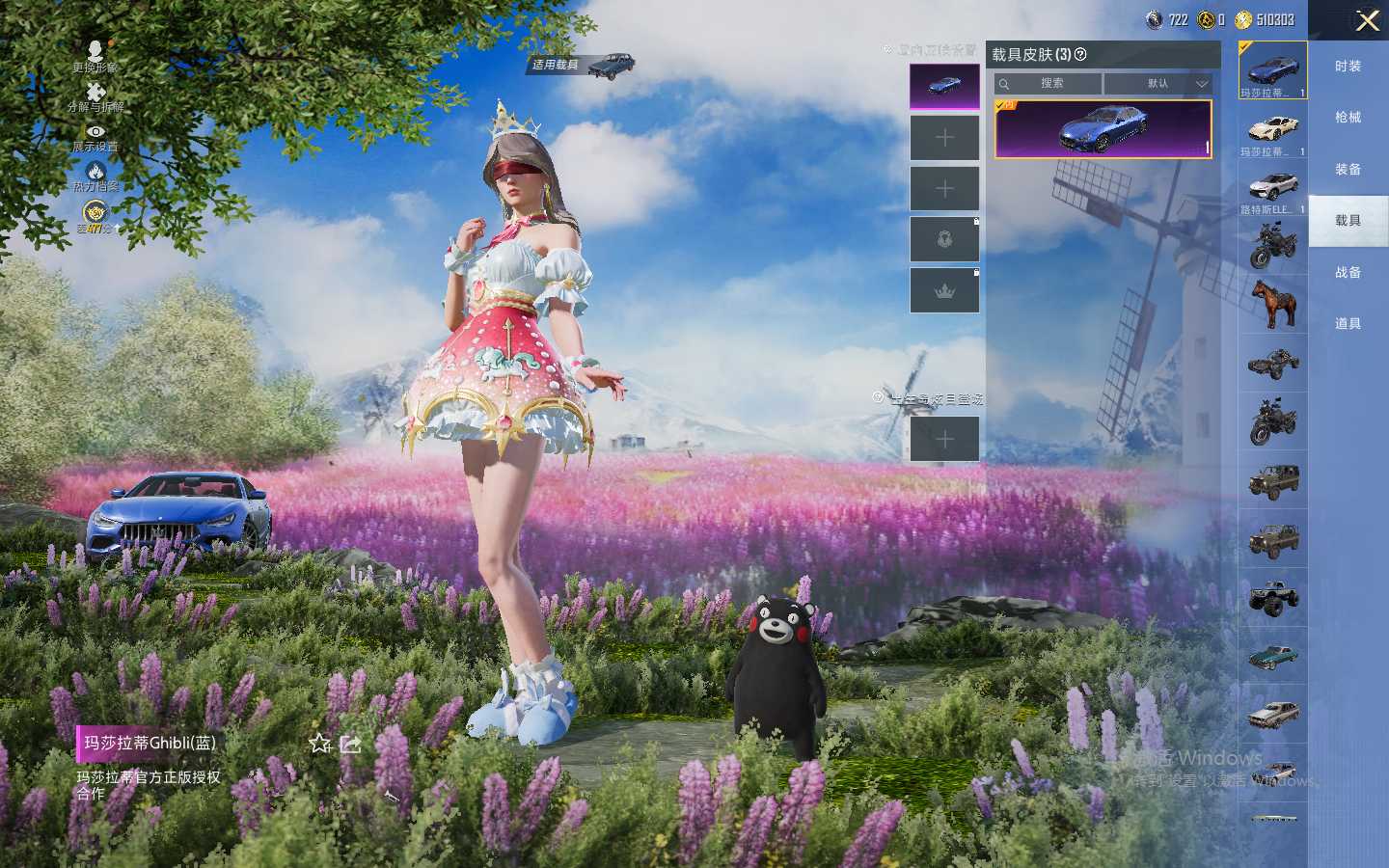
Task: Open 分解与拆解 puzzle piece option
Action: pos(95,95)
